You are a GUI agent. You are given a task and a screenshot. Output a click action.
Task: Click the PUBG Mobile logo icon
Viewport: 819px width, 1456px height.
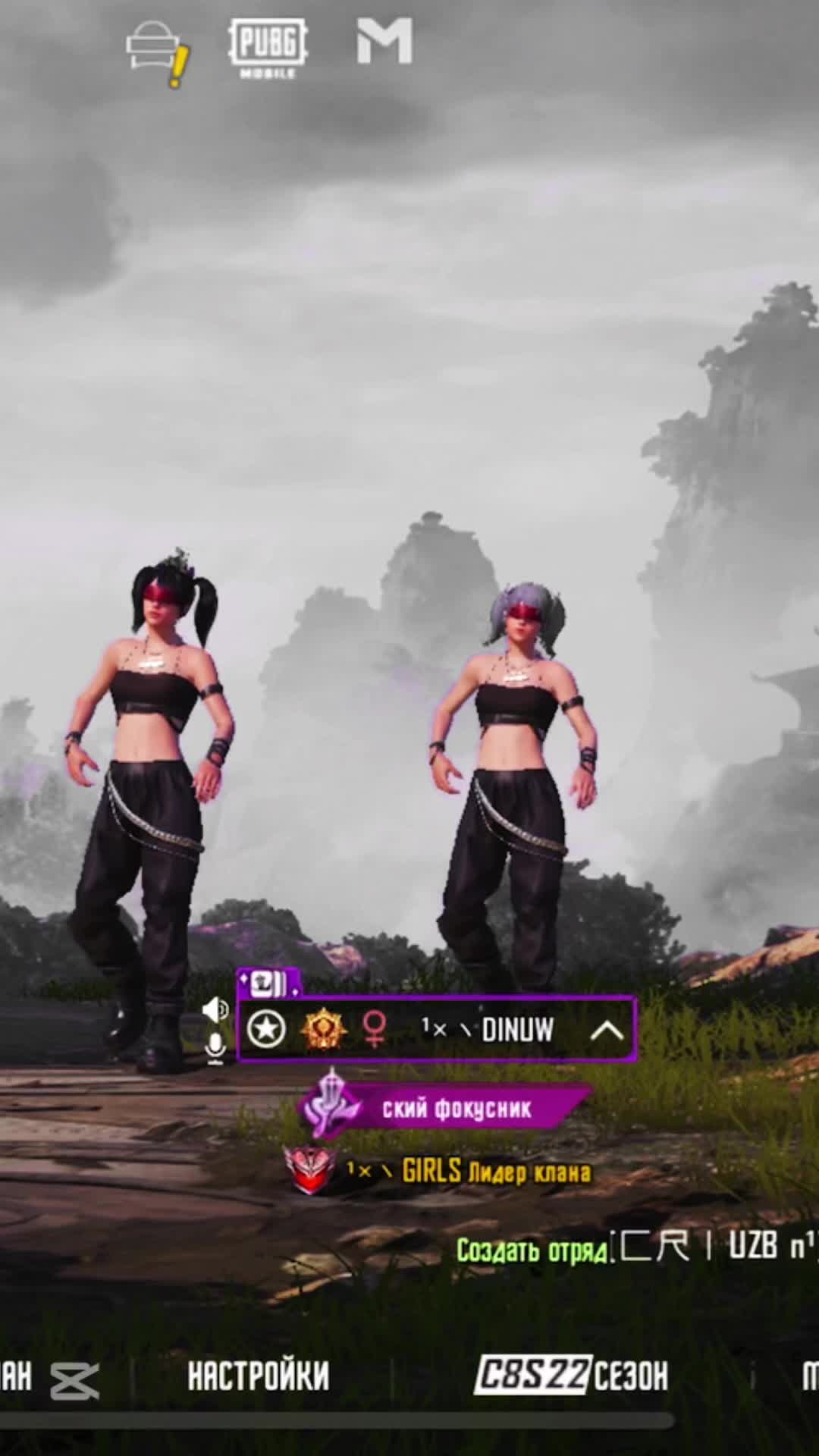point(268,47)
